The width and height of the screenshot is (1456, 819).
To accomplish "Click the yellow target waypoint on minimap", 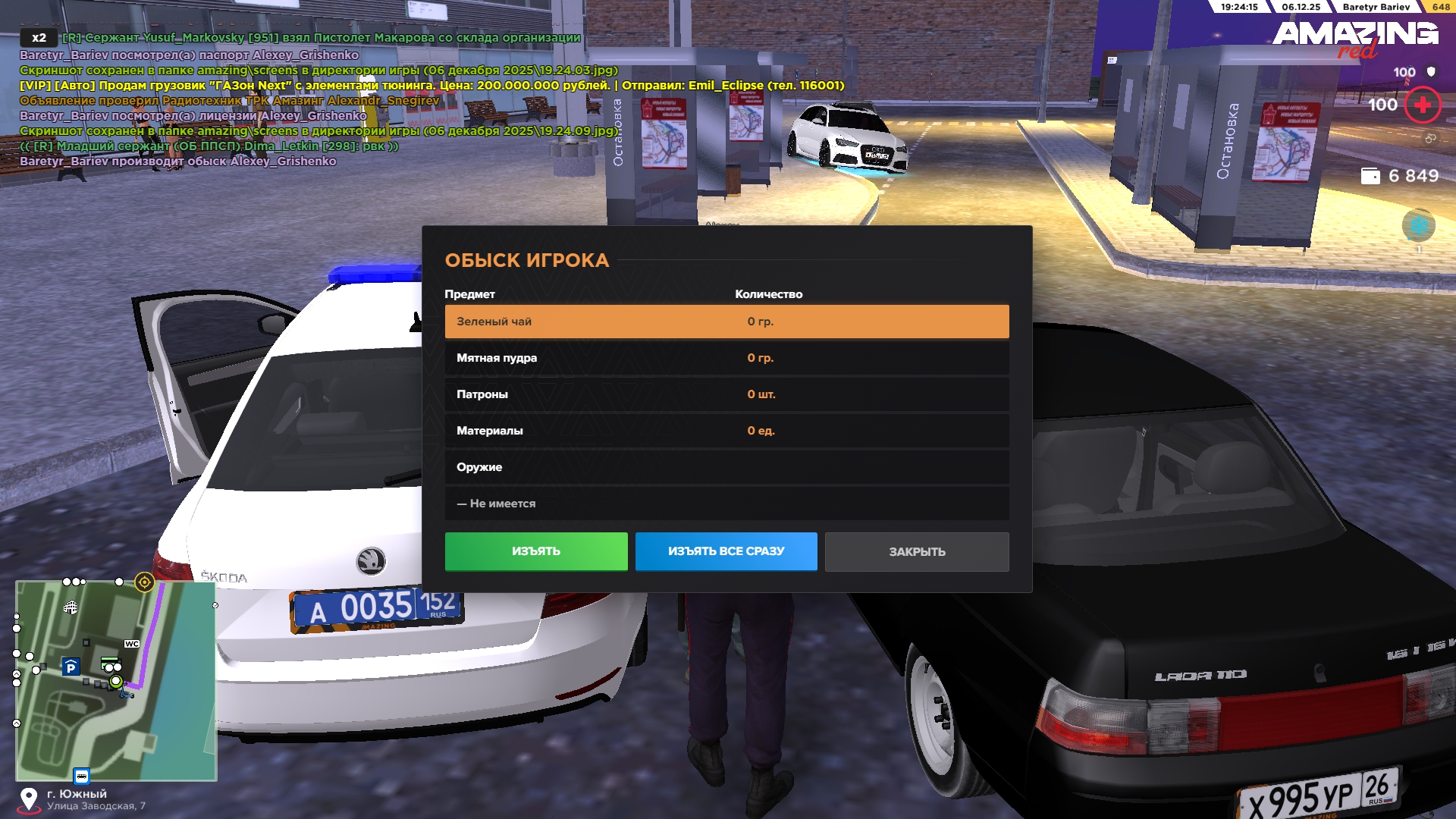I will (x=144, y=582).
